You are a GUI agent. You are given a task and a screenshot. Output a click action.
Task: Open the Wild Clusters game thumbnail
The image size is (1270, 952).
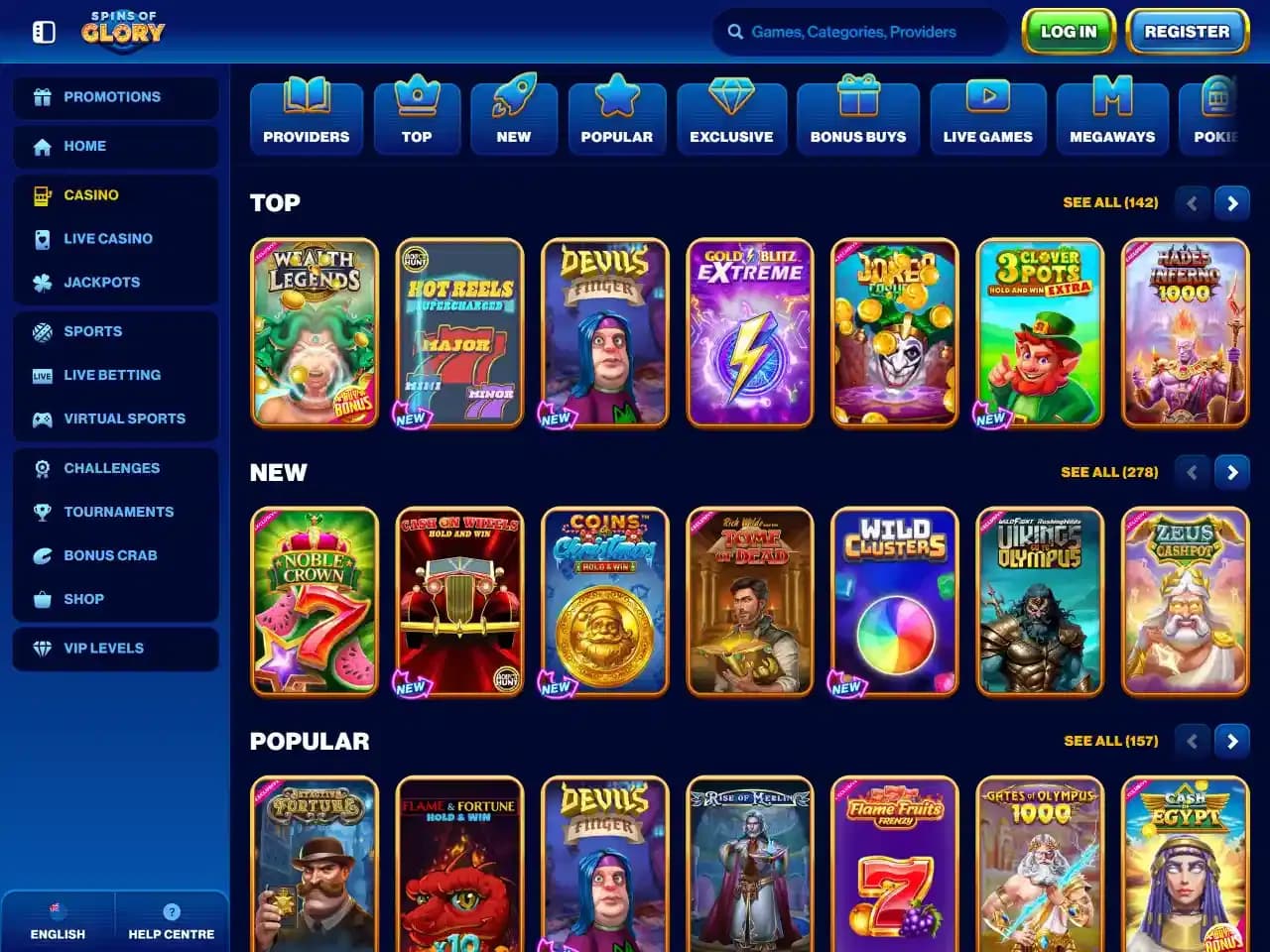tap(894, 602)
